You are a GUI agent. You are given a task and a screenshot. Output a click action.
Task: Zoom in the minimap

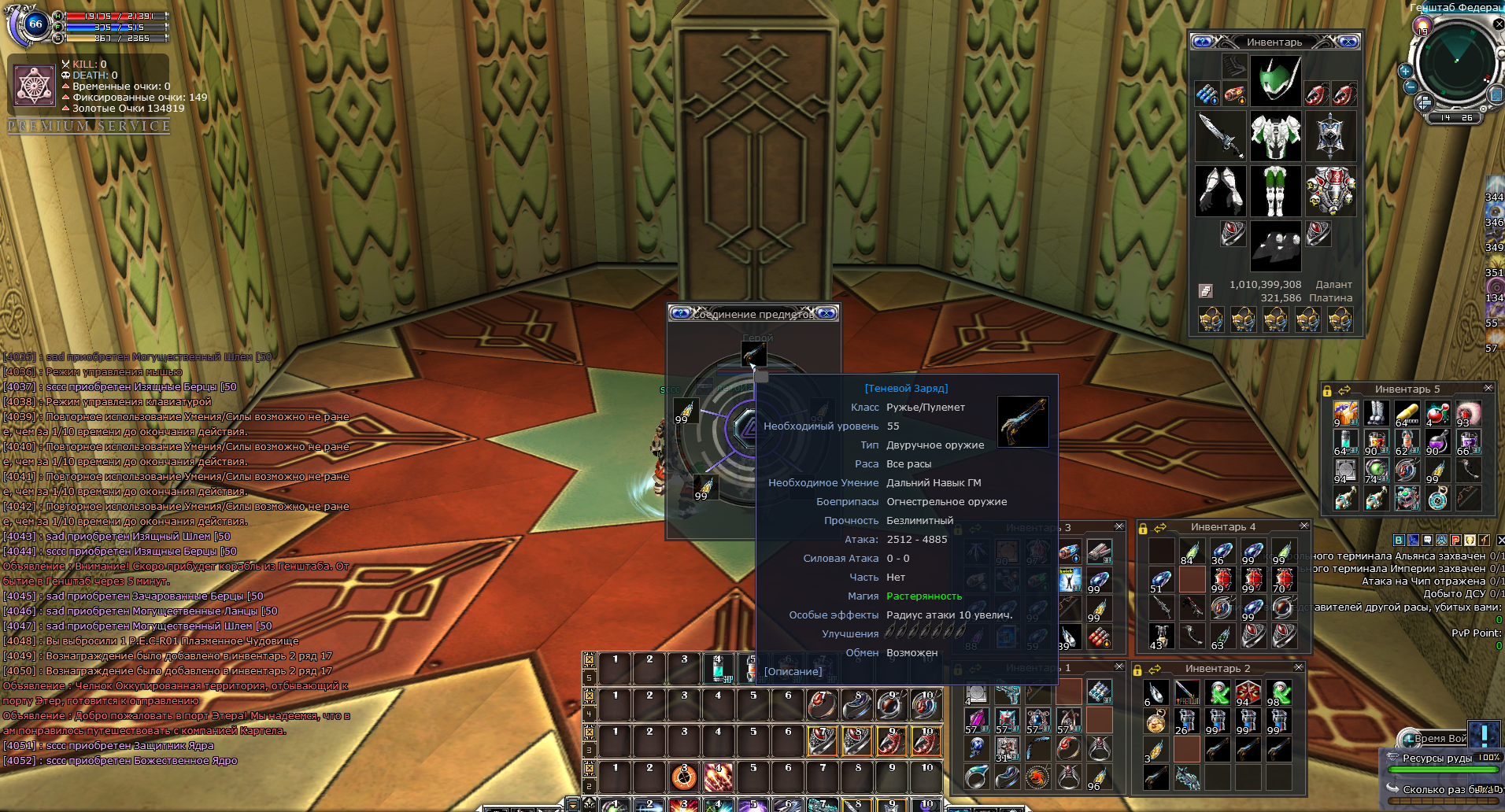(x=1405, y=71)
